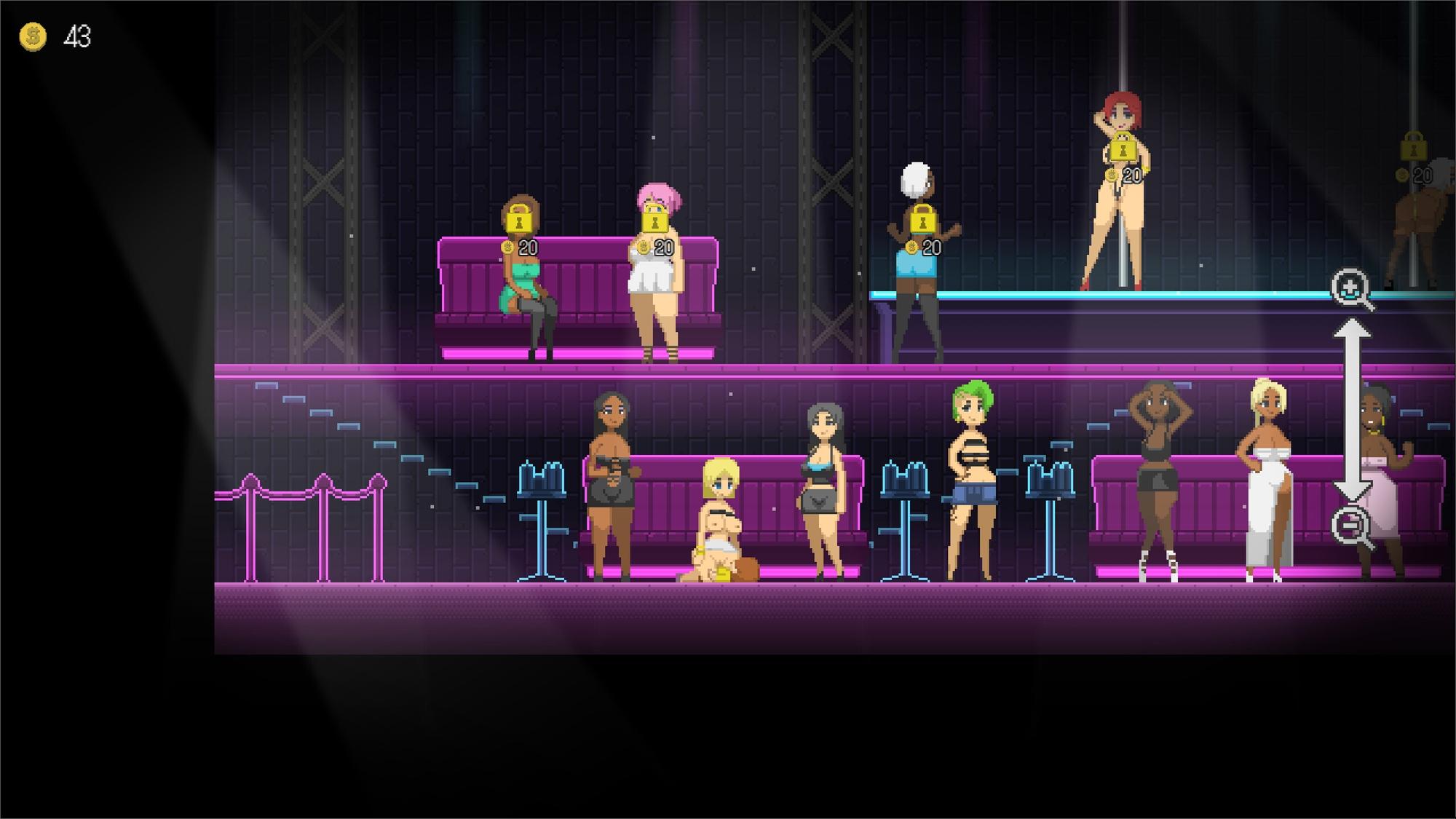Unlock the seated character in the teal dress

click(x=518, y=218)
